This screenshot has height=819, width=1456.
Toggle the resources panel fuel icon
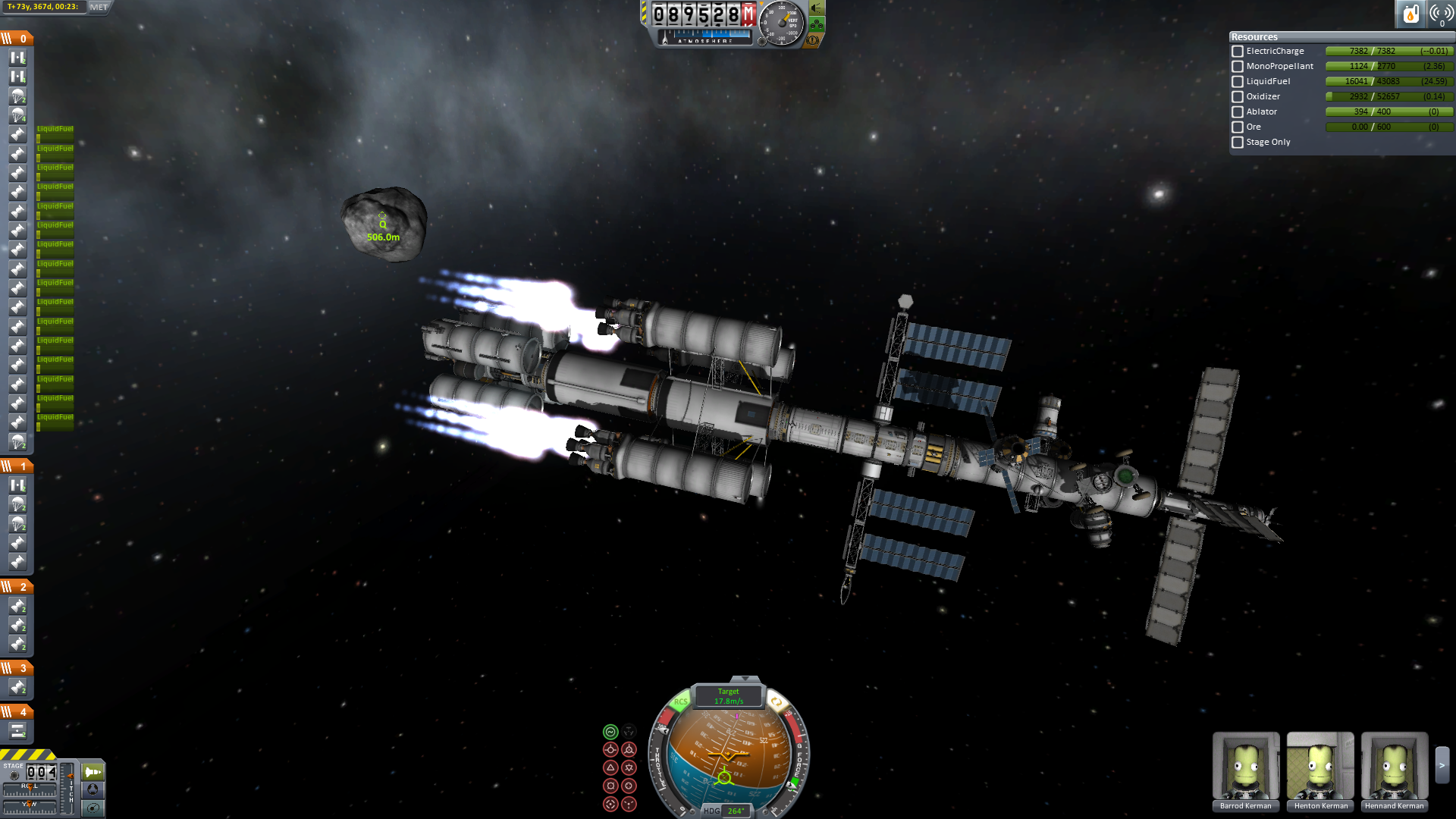click(x=1410, y=14)
